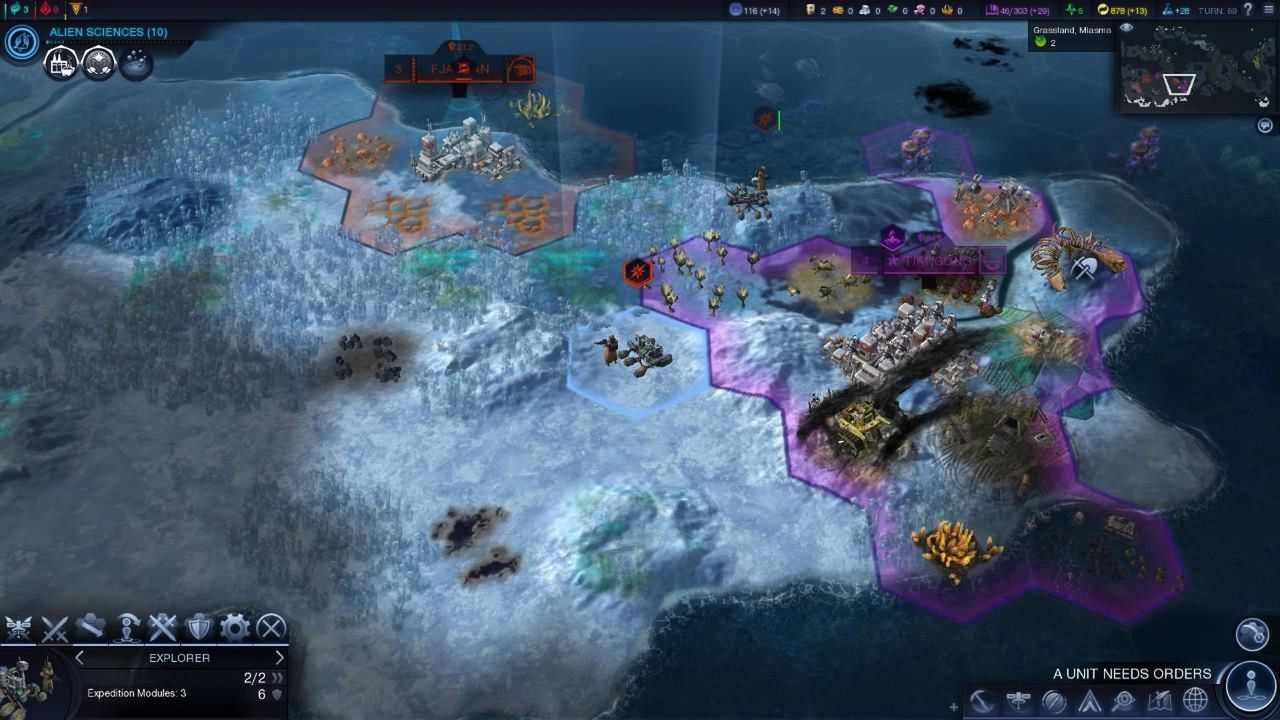Toggle the eye icon above the minimap
This screenshot has width=1280, height=720.
tap(1126, 28)
